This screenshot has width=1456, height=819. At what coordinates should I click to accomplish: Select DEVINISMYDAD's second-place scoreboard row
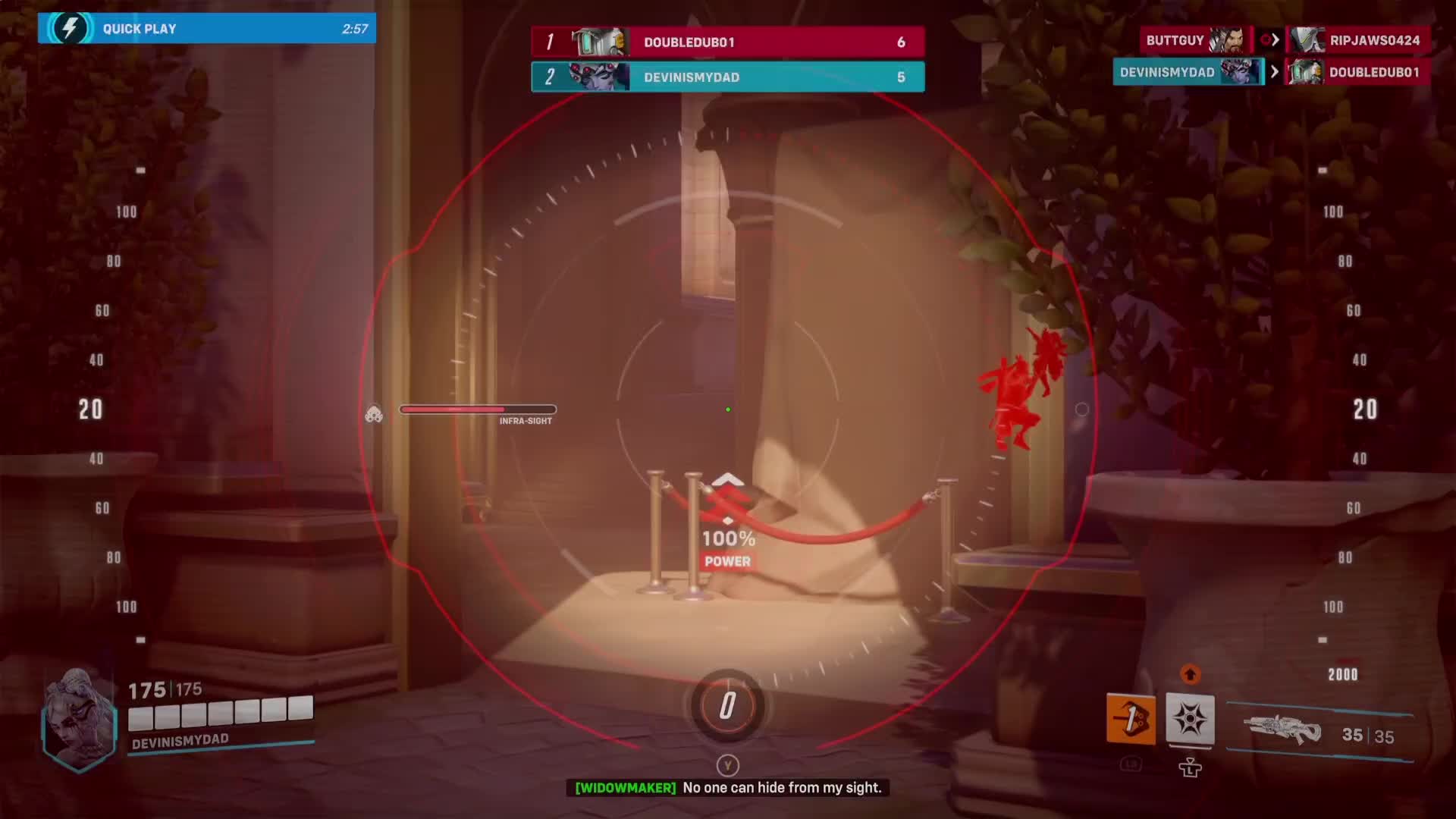click(727, 77)
